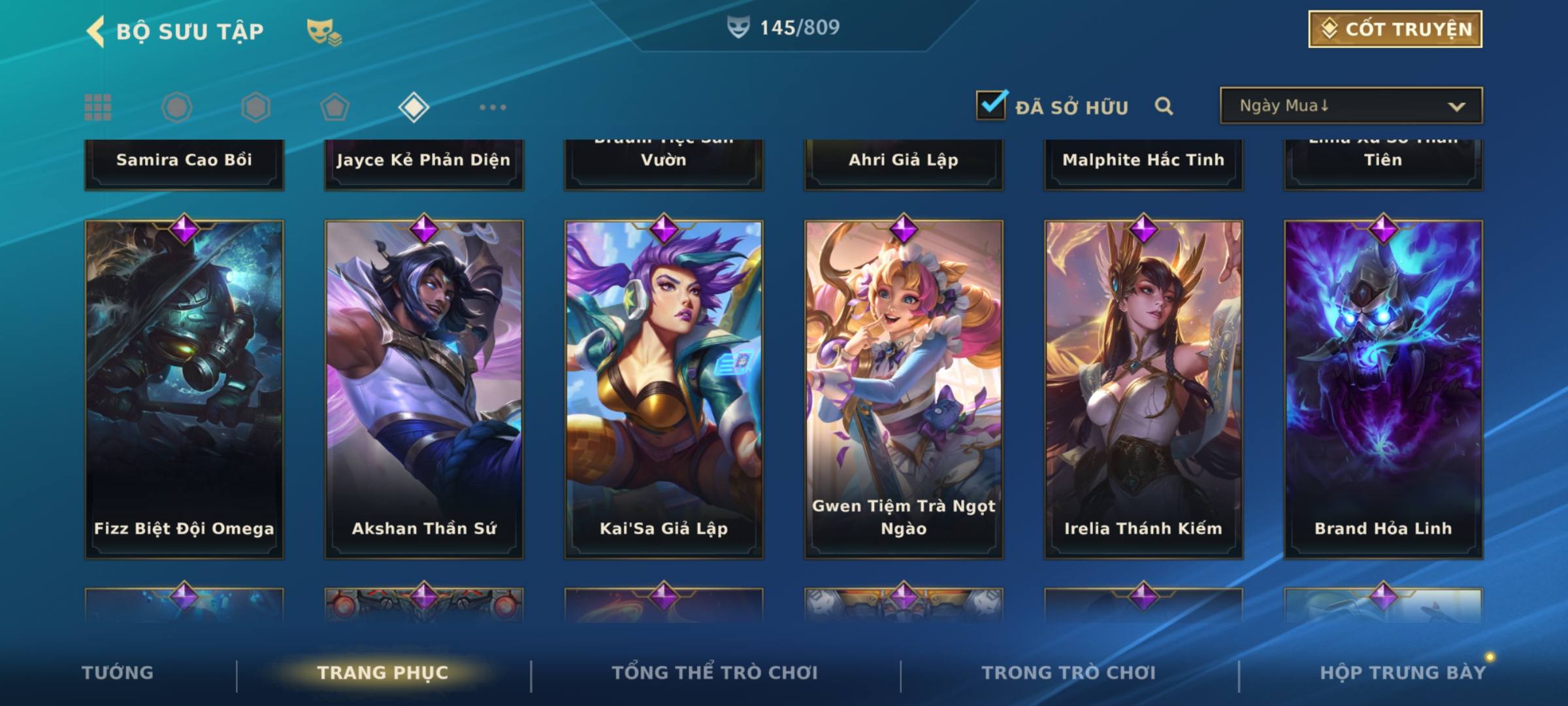Screen dimensions: 1568x706
Task: Switch to the Tướng tab
Action: (x=118, y=673)
